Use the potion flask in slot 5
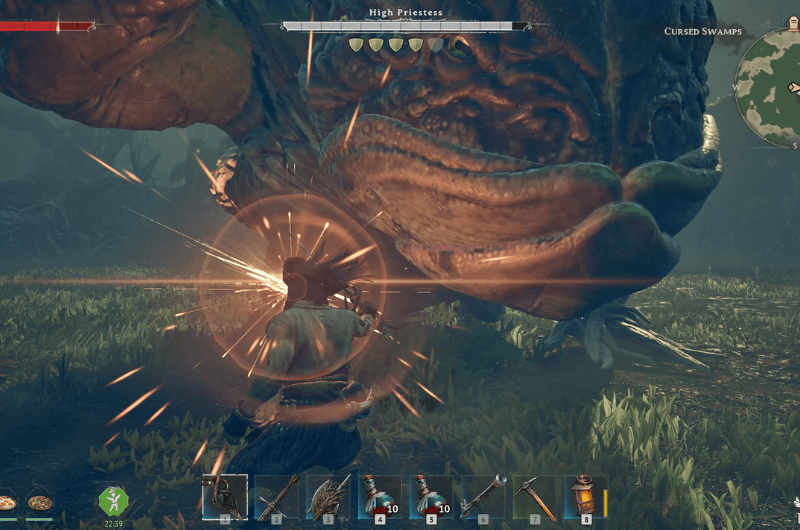 tap(432, 496)
